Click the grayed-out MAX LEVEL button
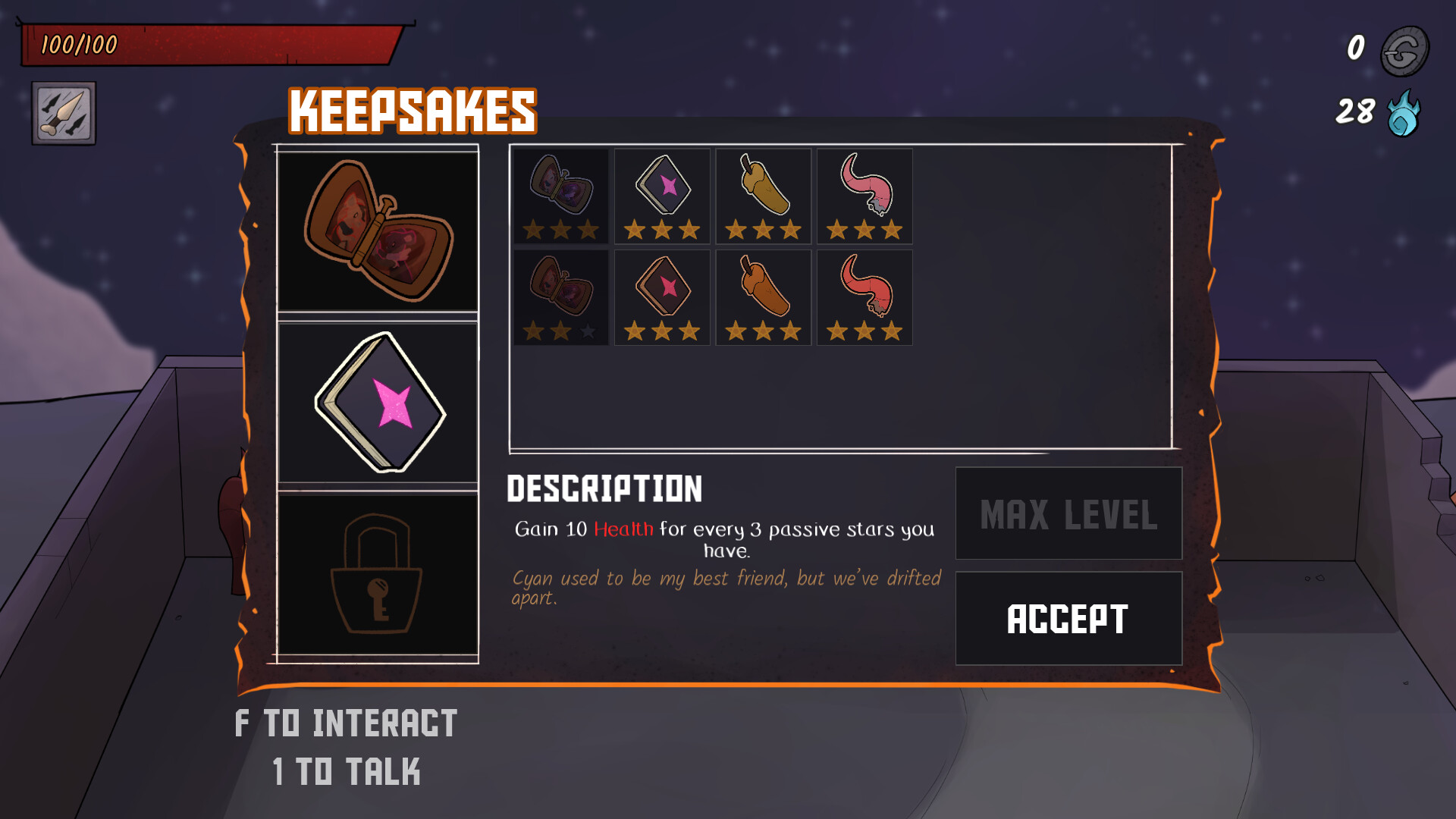 point(1068,513)
